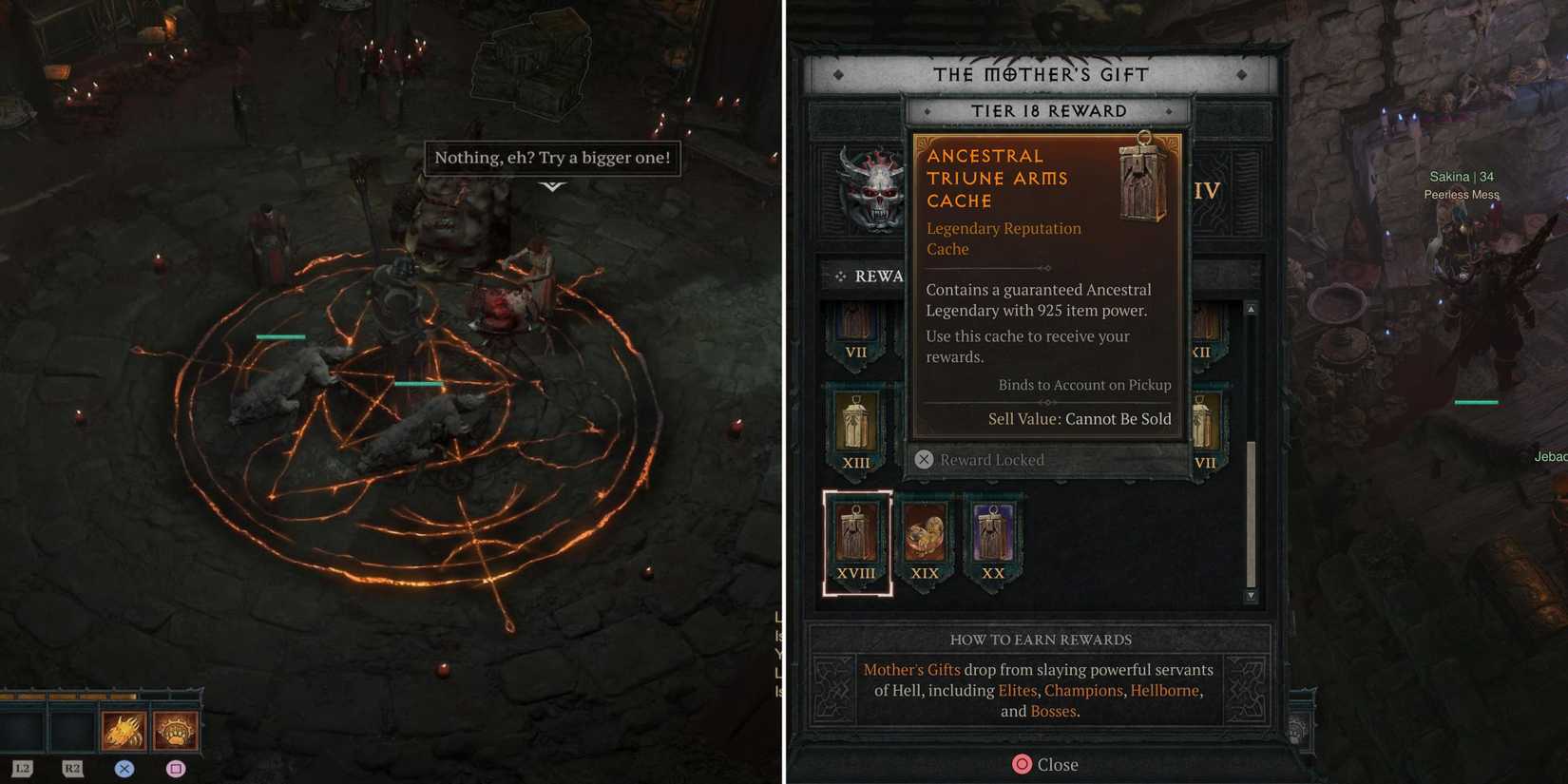The height and width of the screenshot is (784, 1568).
Task: Open the Mother's Gifts link
Action: click(x=911, y=669)
